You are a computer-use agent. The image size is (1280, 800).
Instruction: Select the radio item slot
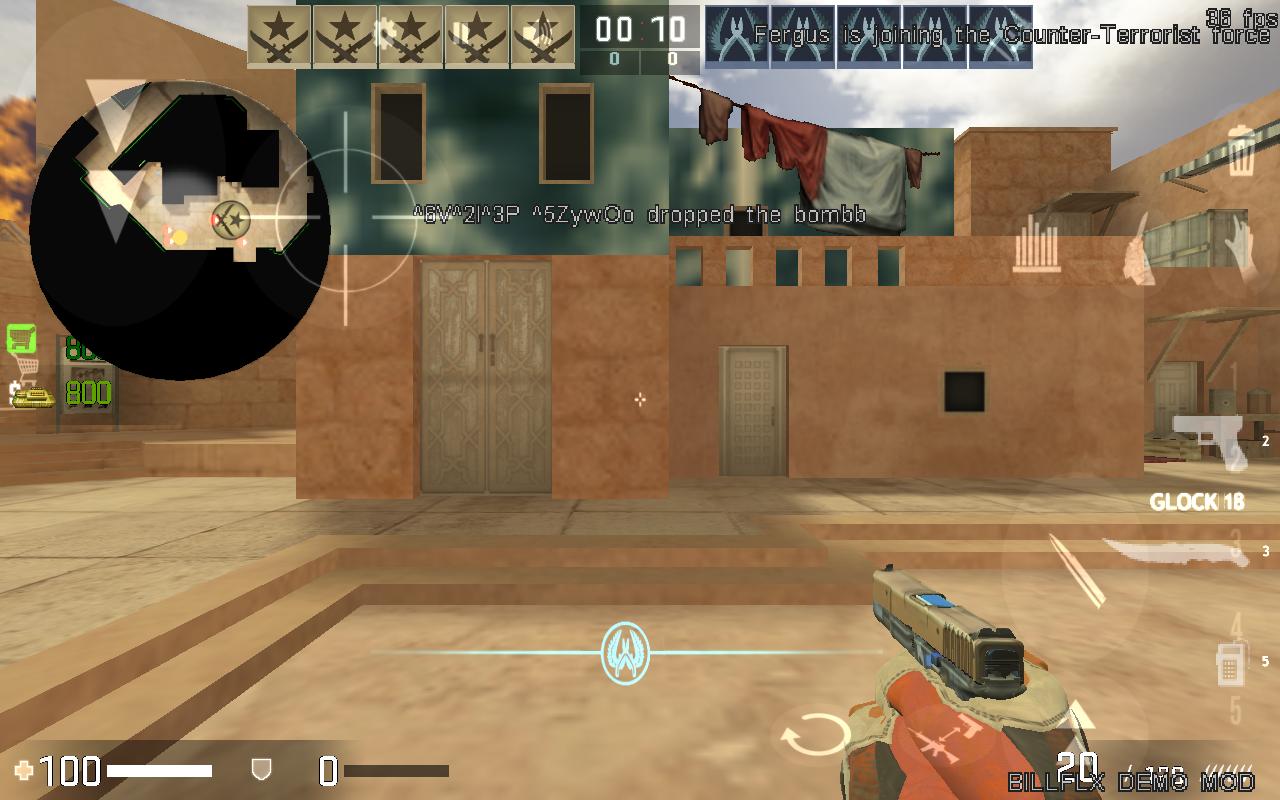coord(1229,664)
